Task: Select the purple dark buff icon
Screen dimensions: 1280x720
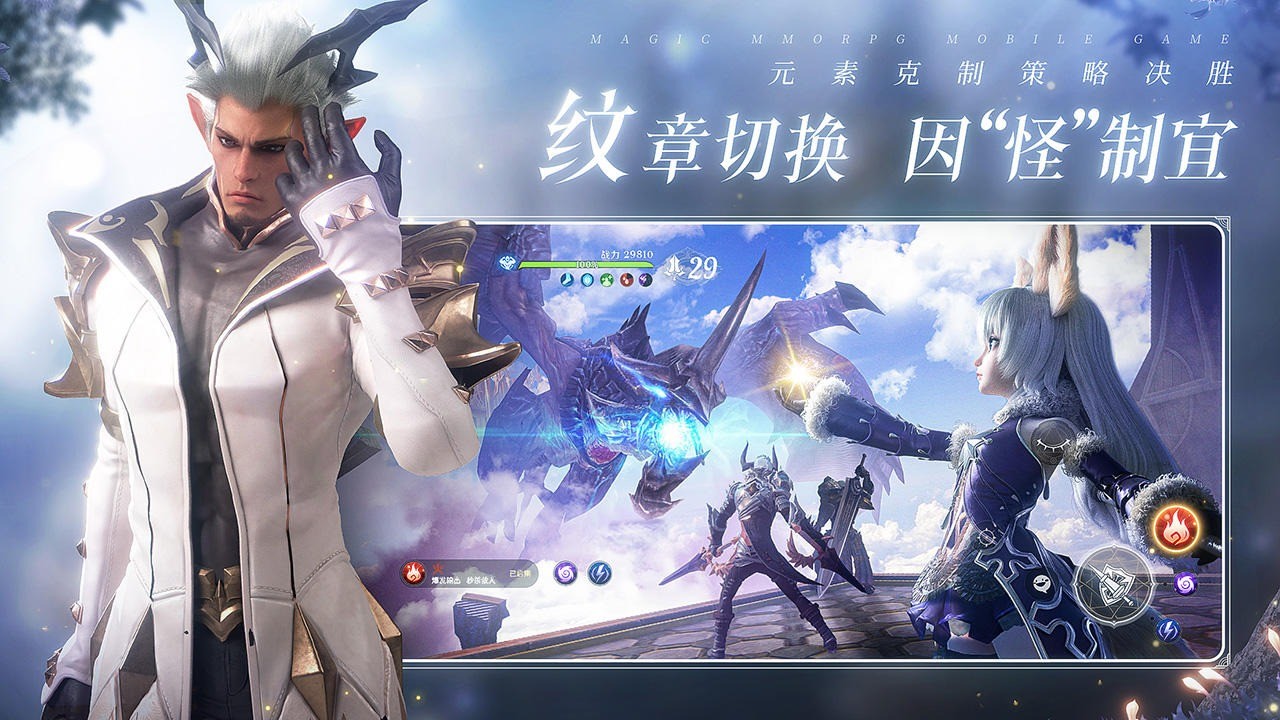Action: click(x=645, y=280)
